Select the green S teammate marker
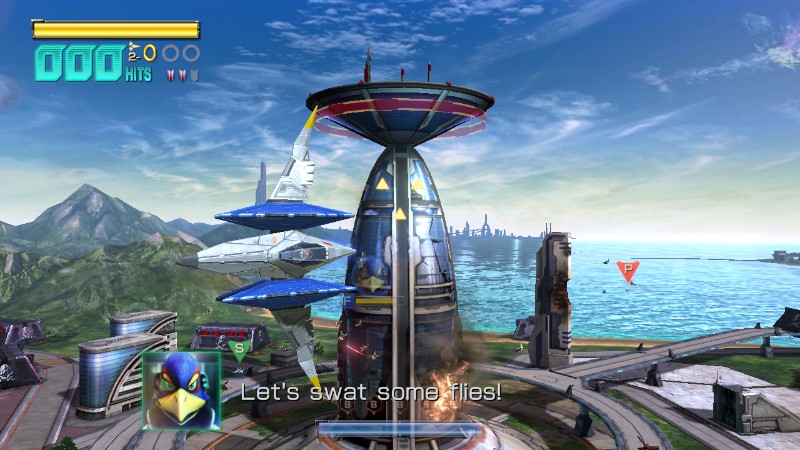The image size is (800, 450). click(x=238, y=349)
